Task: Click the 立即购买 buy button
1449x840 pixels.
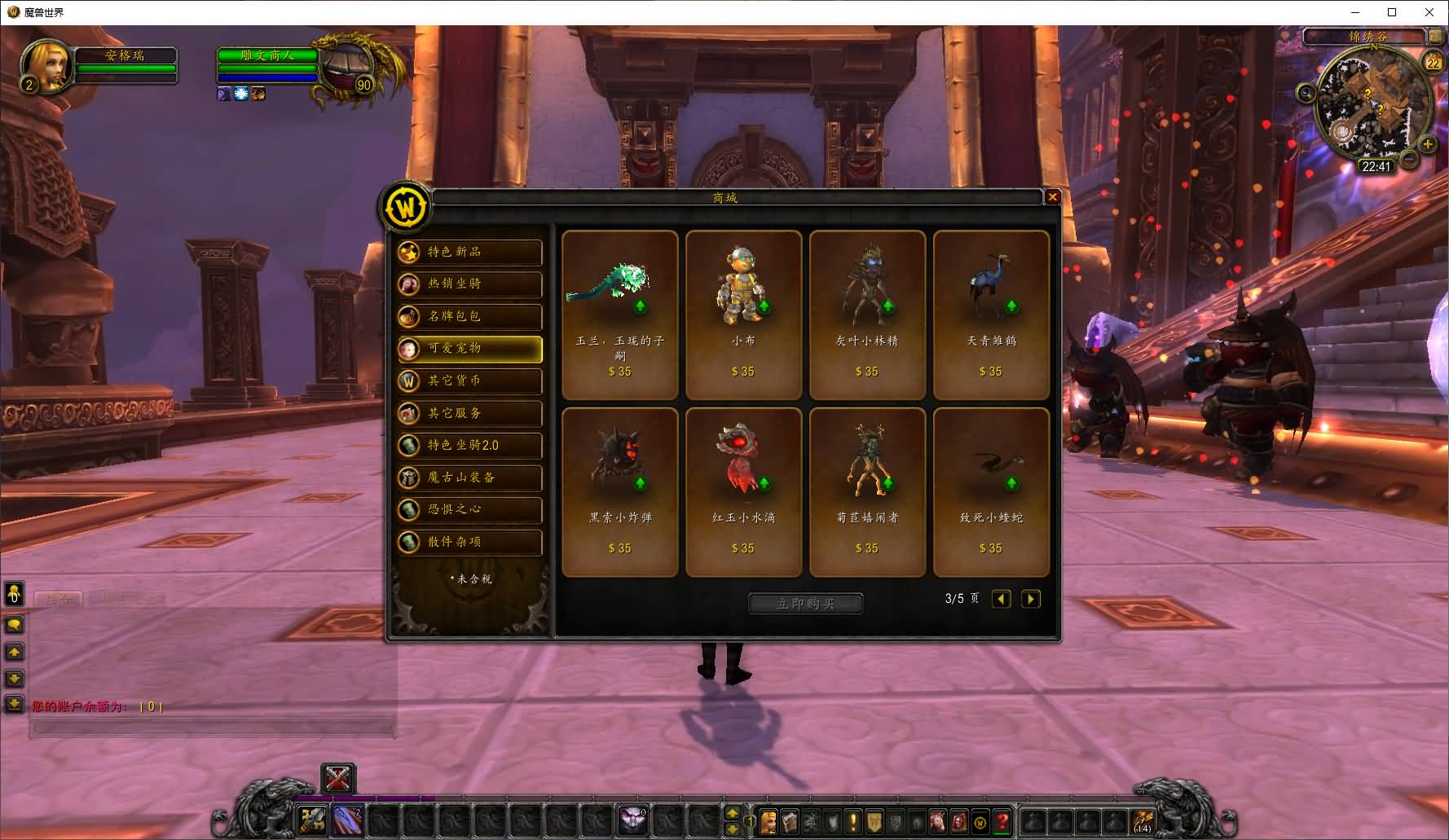Action: click(x=805, y=604)
